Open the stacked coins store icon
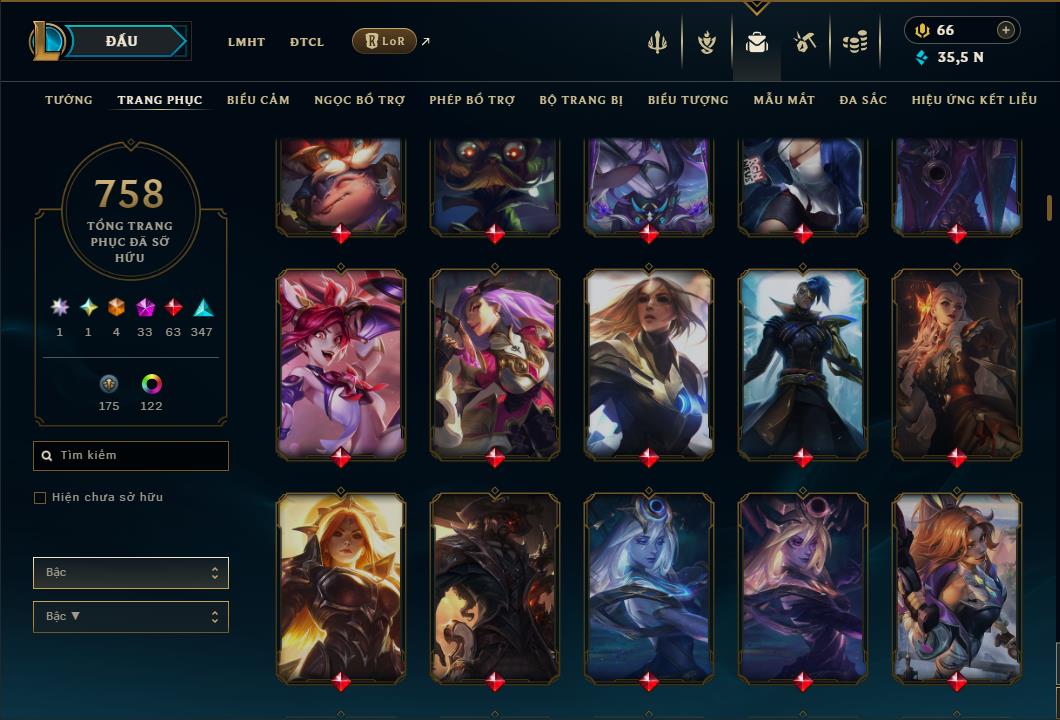 tap(854, 42)
